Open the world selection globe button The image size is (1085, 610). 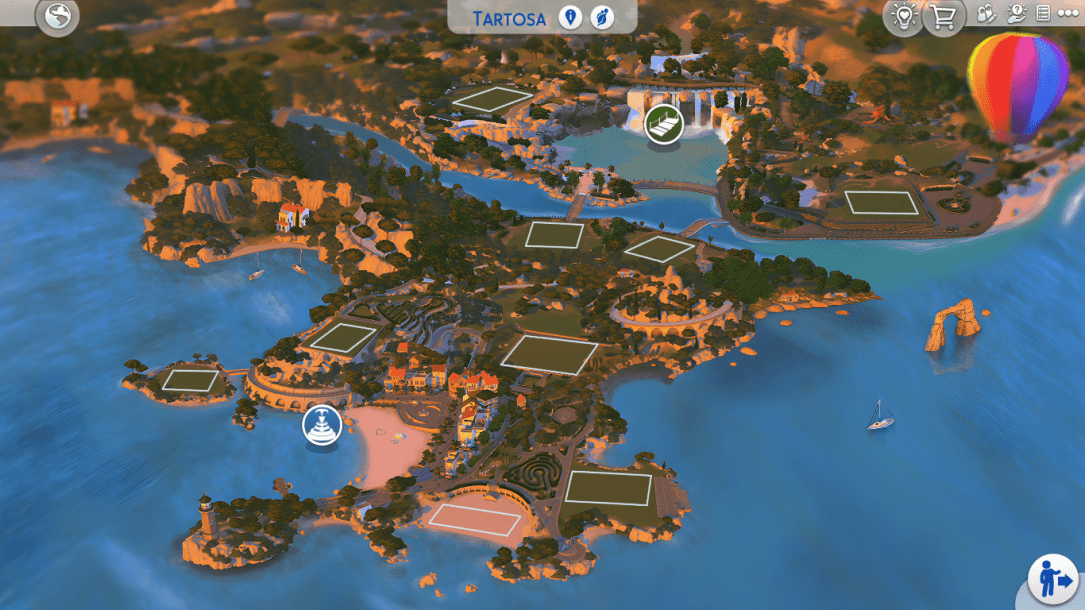pos(57,17)
